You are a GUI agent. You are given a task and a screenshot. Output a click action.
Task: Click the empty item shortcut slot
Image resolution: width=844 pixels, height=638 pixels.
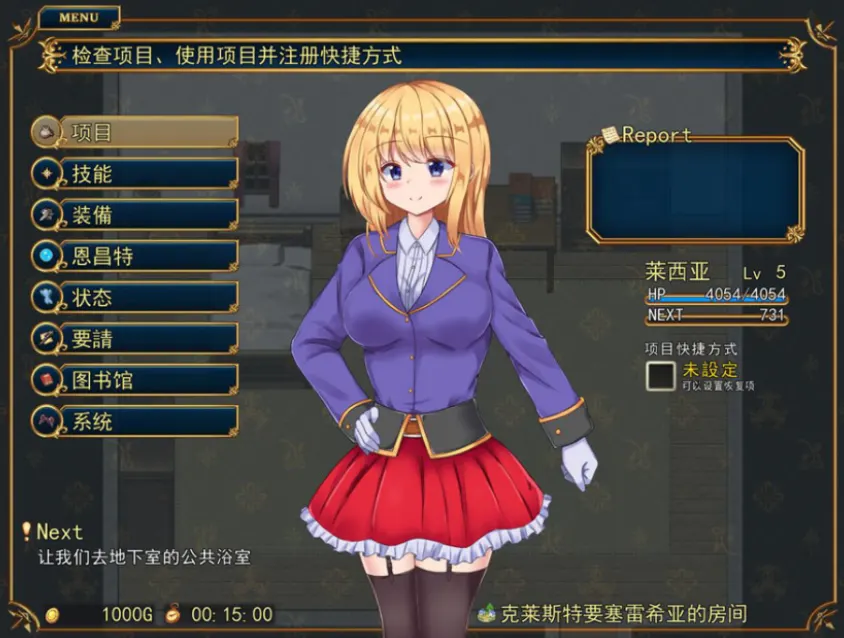coord(660,376)
